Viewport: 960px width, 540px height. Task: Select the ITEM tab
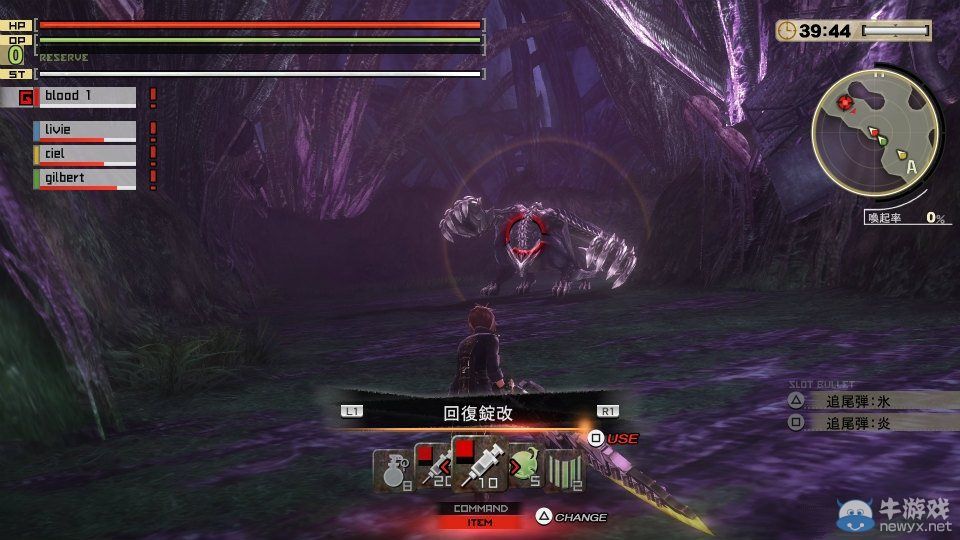click(480, 521)
